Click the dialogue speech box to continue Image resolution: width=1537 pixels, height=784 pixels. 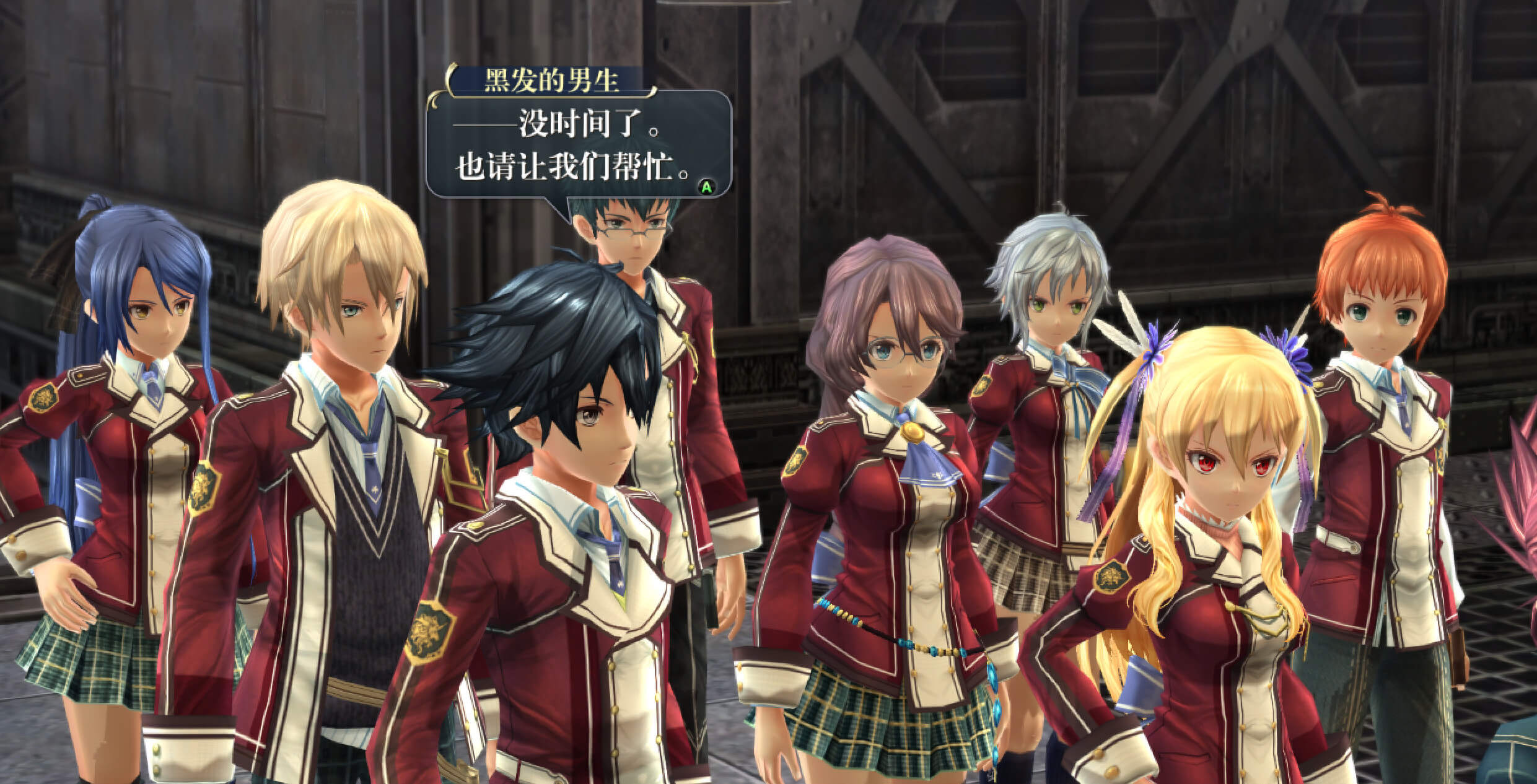tap(578, 145)
